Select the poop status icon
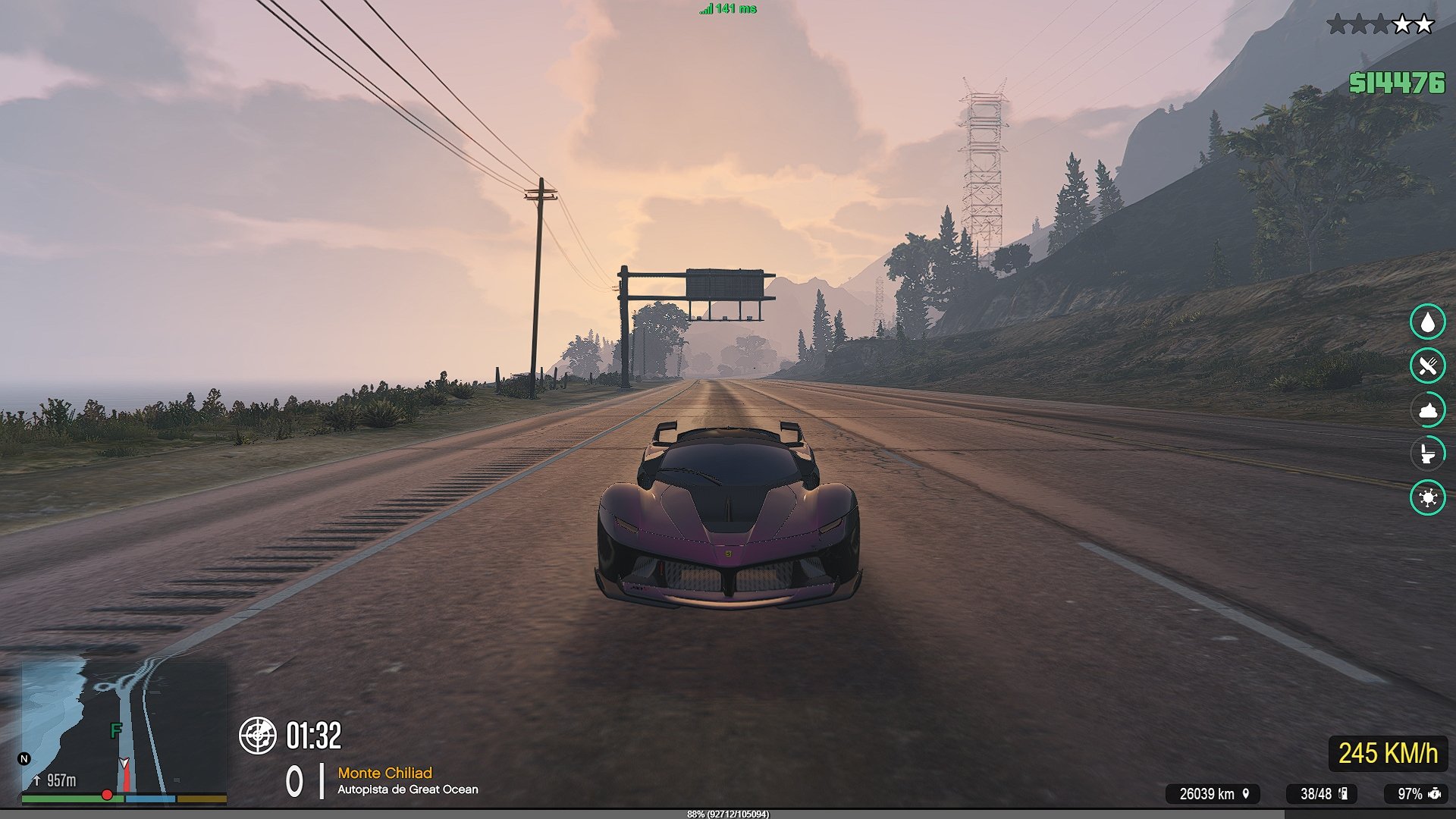 1427,410
